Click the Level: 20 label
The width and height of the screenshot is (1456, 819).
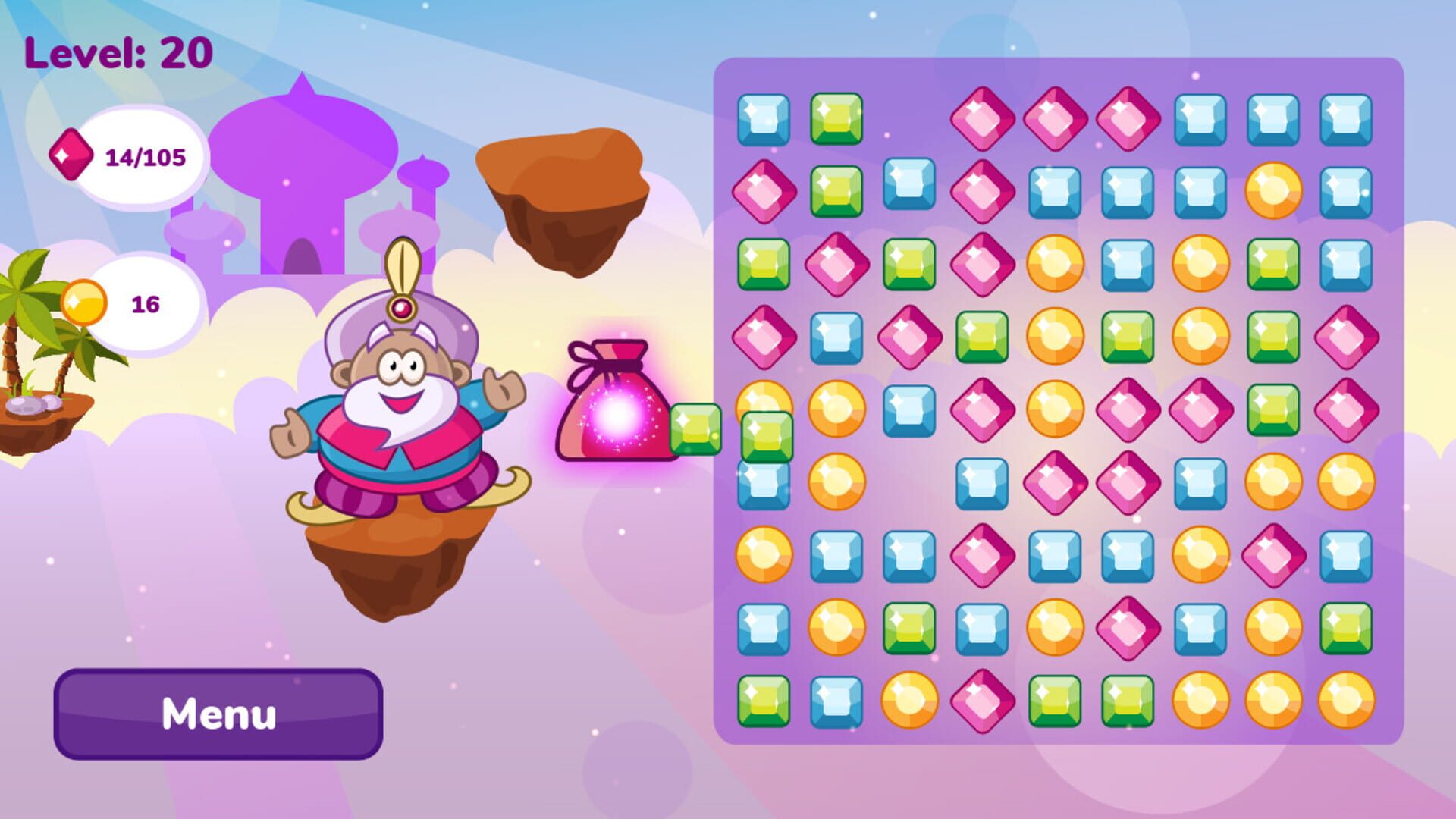coord(118,52)
